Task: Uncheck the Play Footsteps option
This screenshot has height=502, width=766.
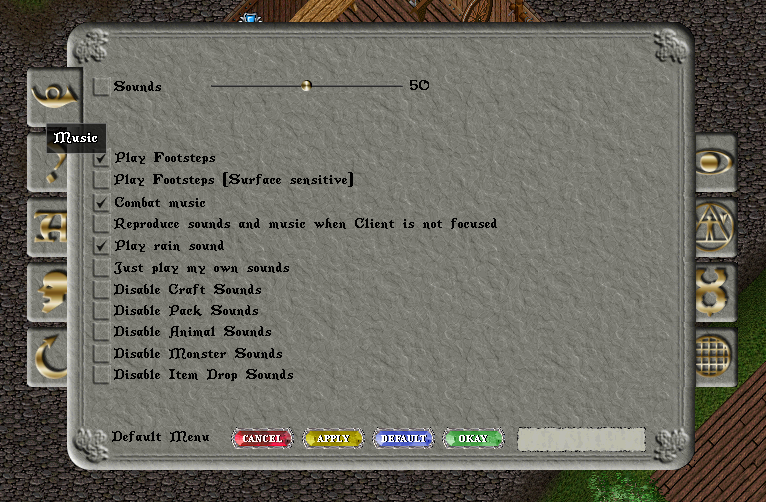Action: [101, 158]
